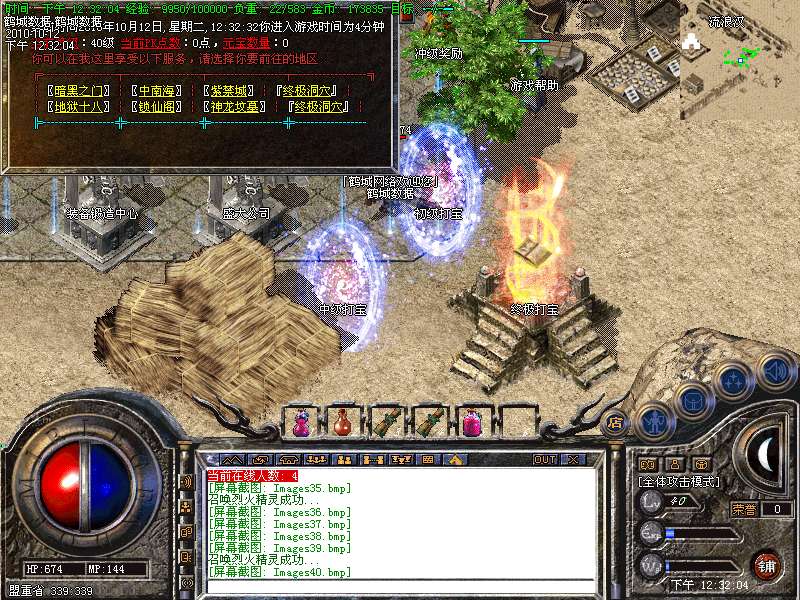Click the 荣誉 honor label
The width and height of the screenshot is (800, 600).
[744, 509]
